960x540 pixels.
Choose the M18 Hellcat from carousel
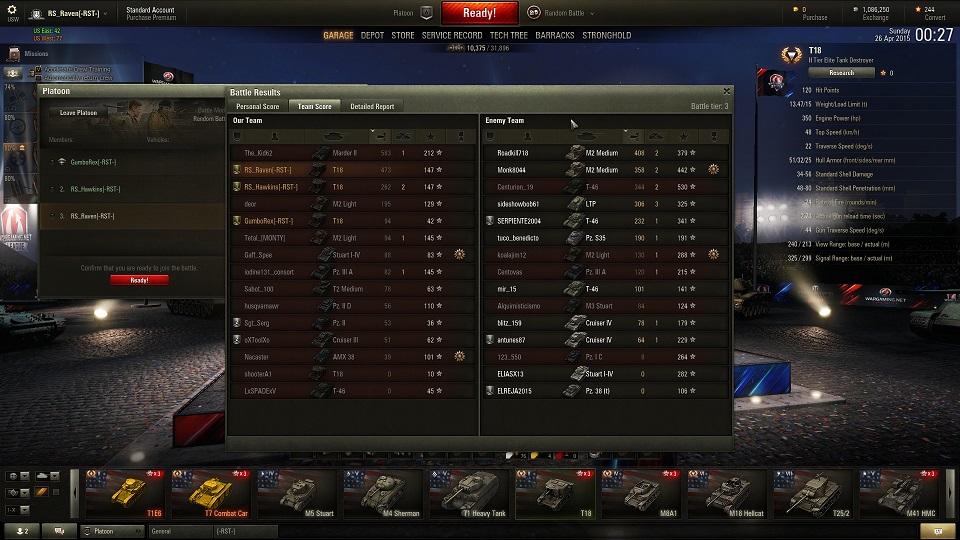coord(729,494)
